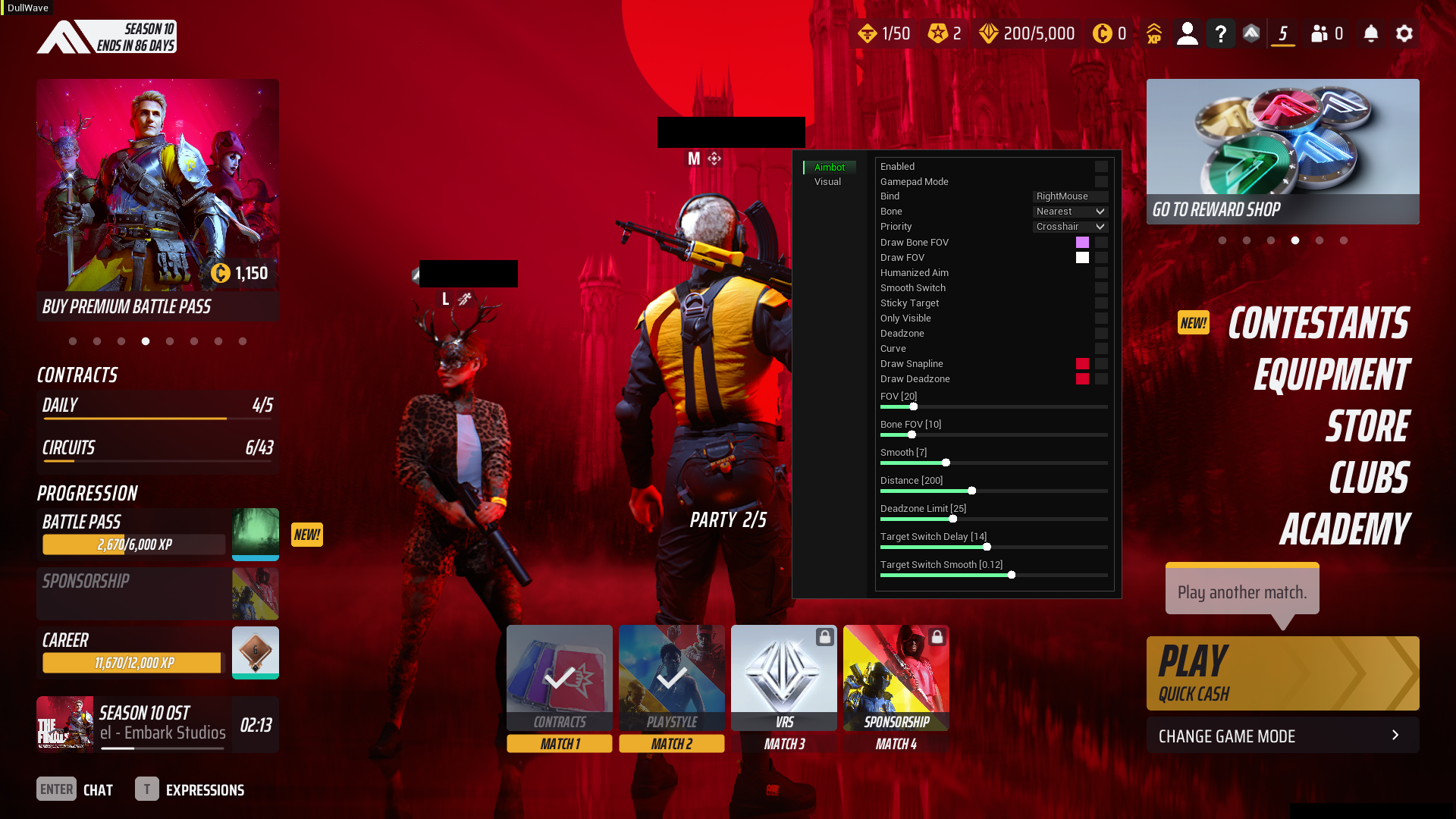
Task: Select the Buy Premium Battle Pass banner
Action: pyautogui.click(x=157, y=199)
